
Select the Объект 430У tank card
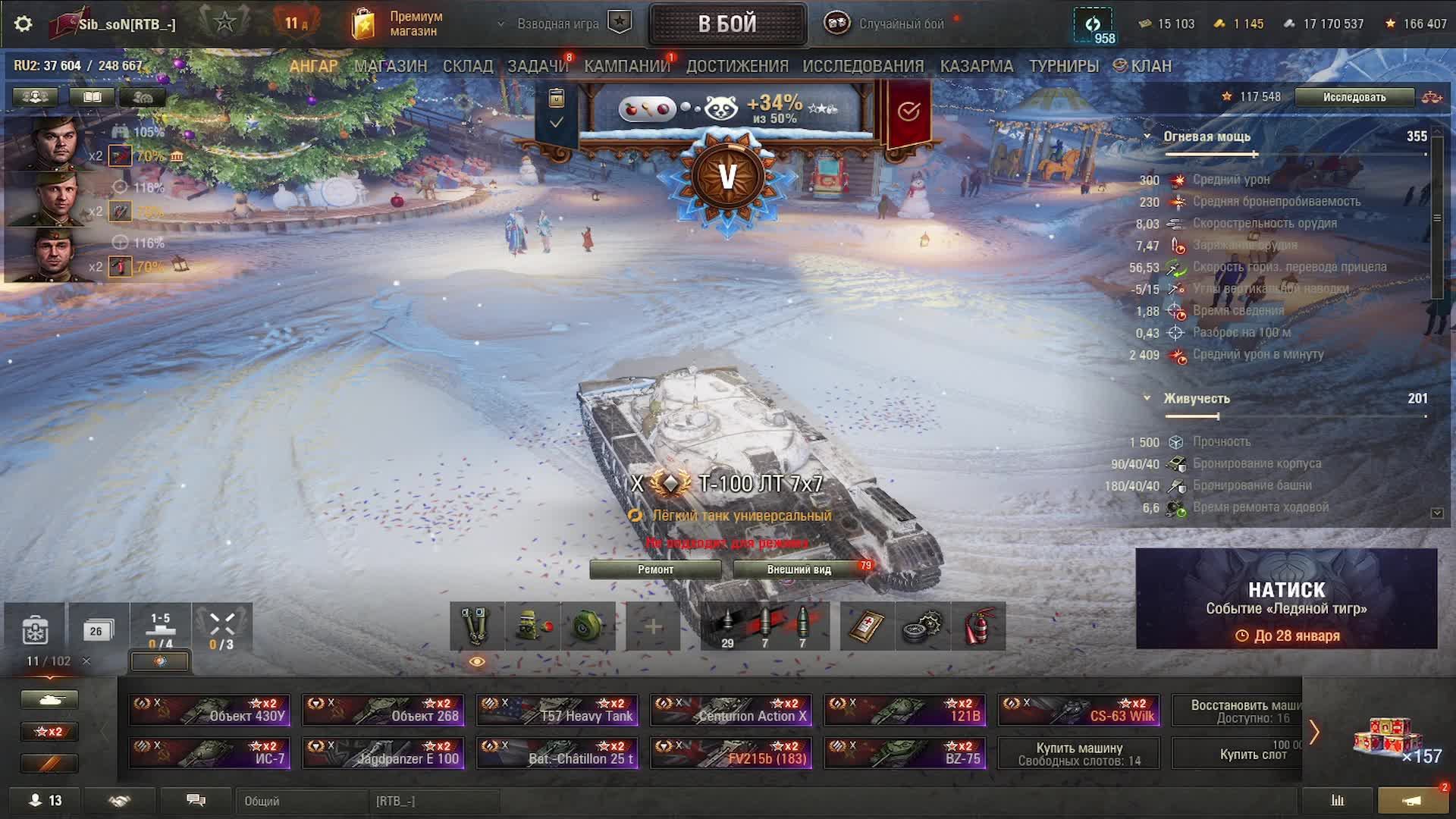210,711
